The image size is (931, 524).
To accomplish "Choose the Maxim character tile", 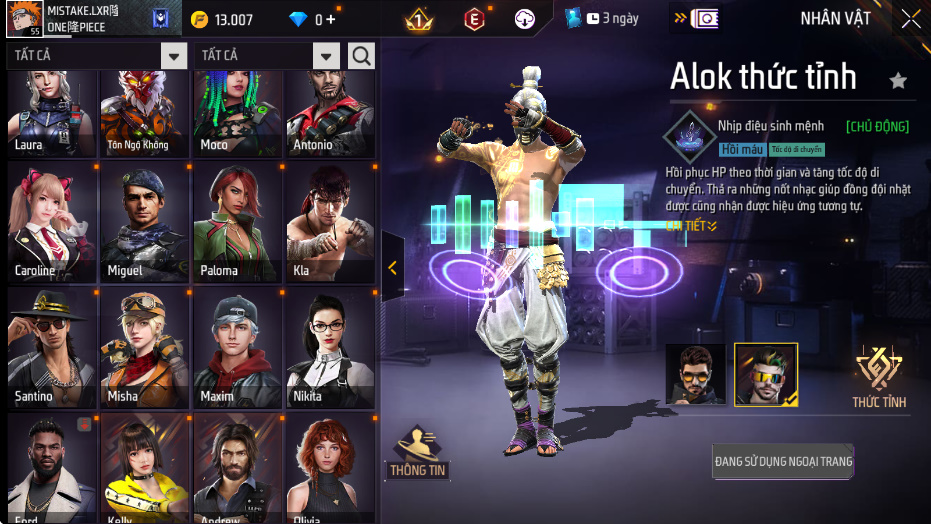I will [x=237, y=348].
